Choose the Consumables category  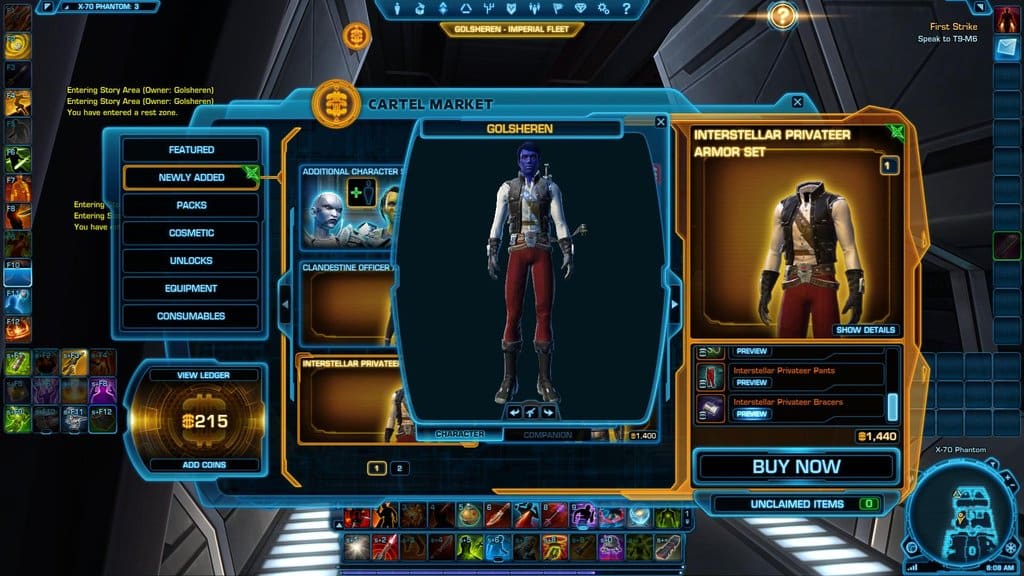[x=191, y=316]
